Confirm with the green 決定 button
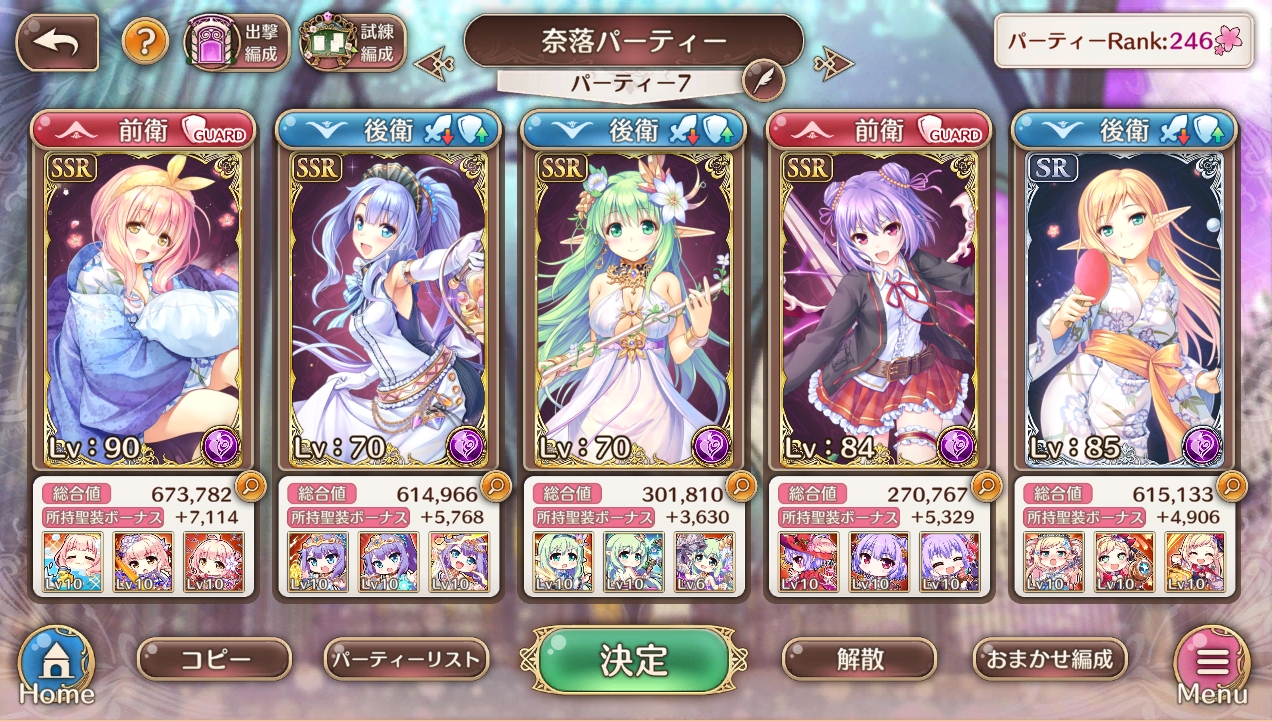This screenshot has width=1272, height=721. click(x=634, y=659)
